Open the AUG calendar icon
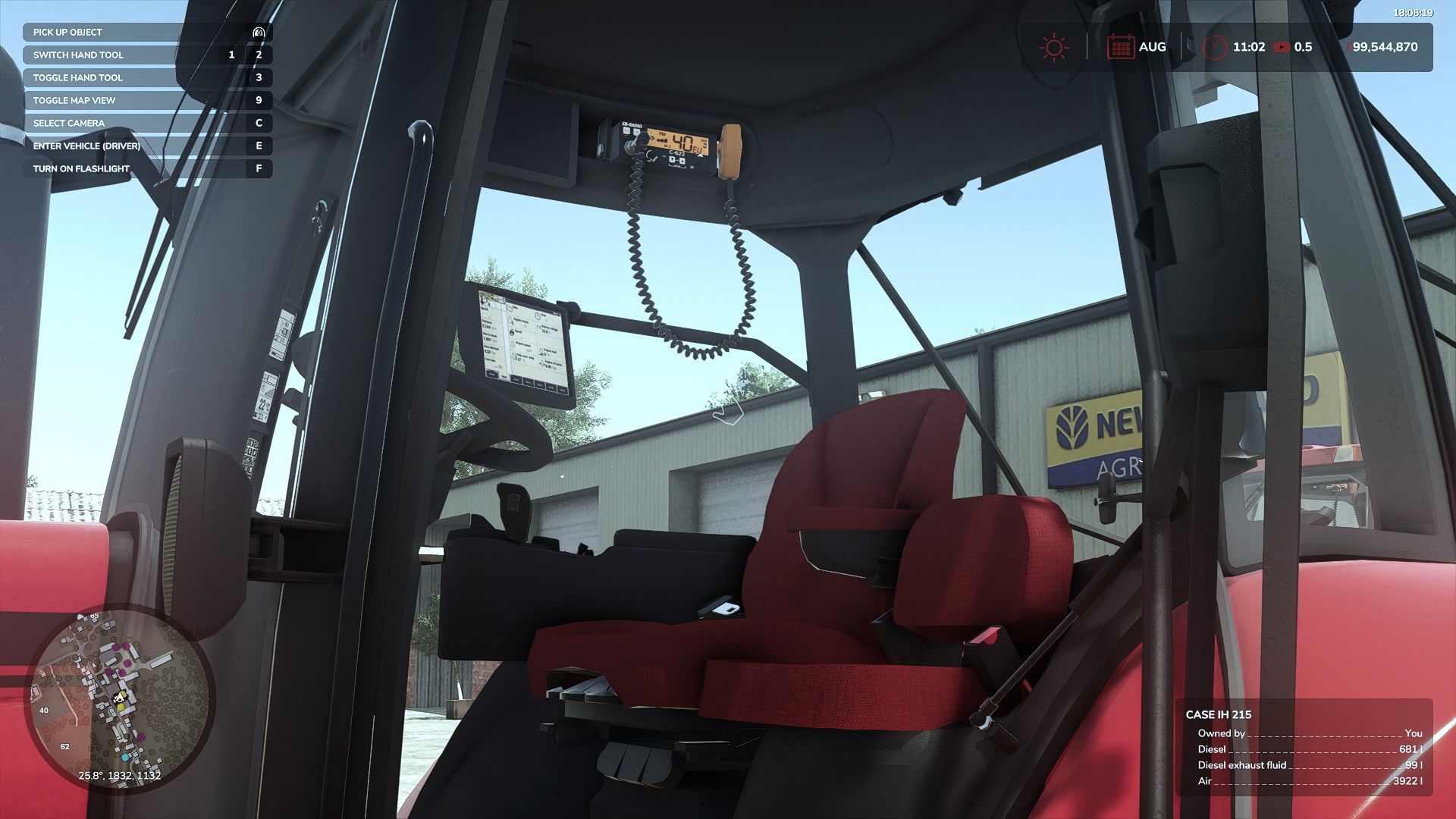Image resolution: width=1456 pixels, height=819 pixels. [x=1122, y=46]
